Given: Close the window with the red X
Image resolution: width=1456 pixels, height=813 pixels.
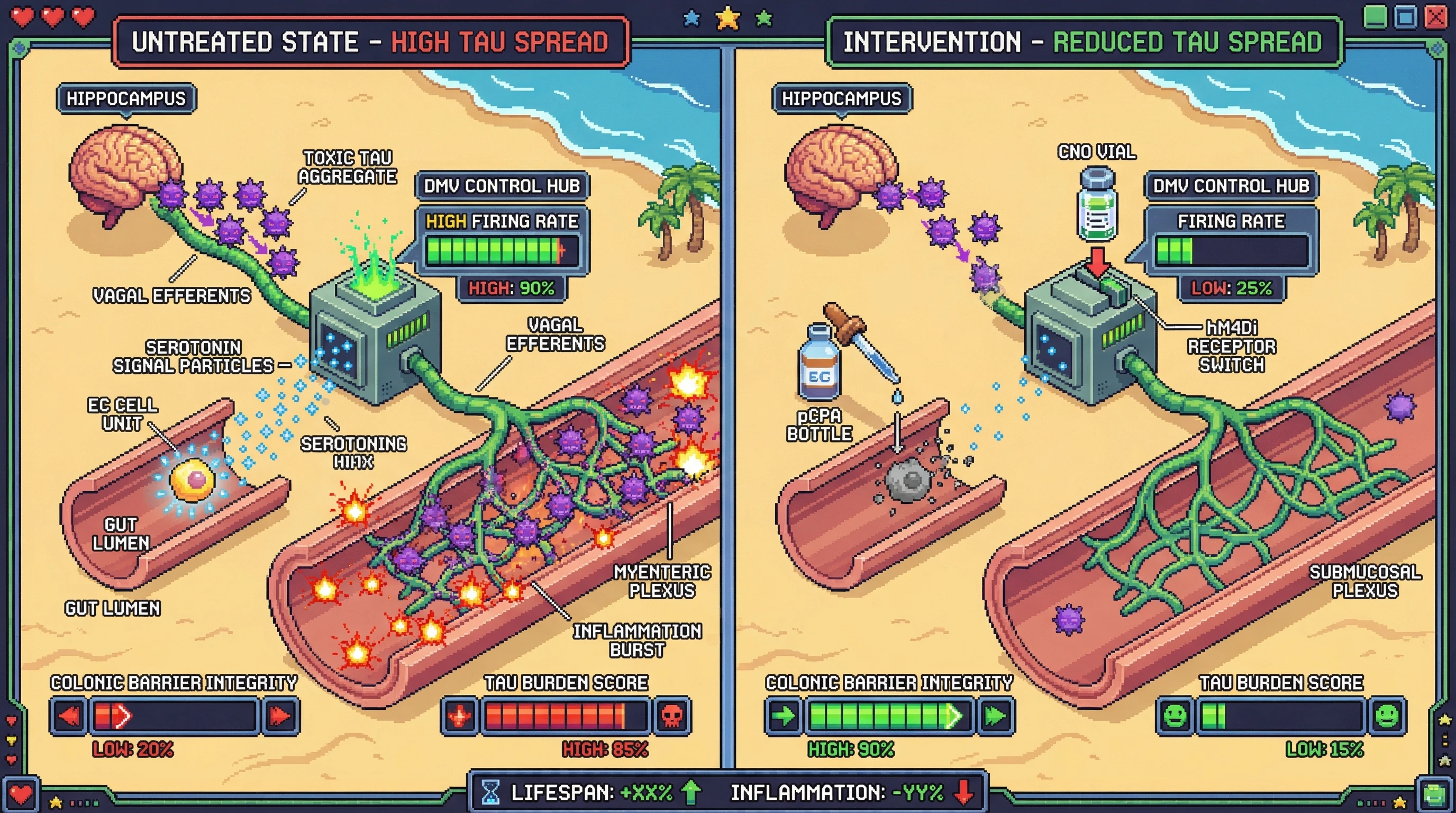Looking at the screenshot, I should [1436, 16].
